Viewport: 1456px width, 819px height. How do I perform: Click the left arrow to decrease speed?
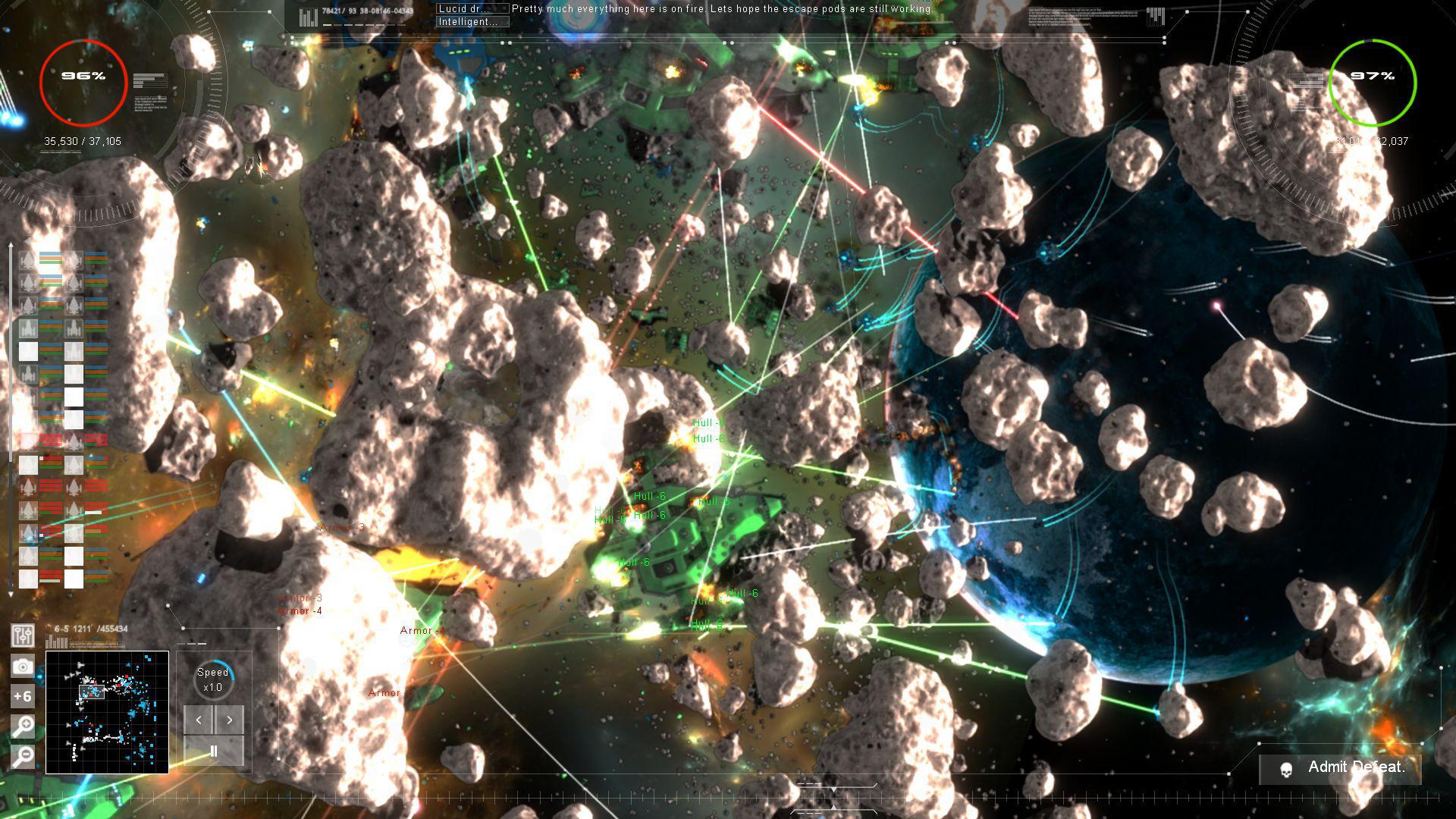point(198,720)
